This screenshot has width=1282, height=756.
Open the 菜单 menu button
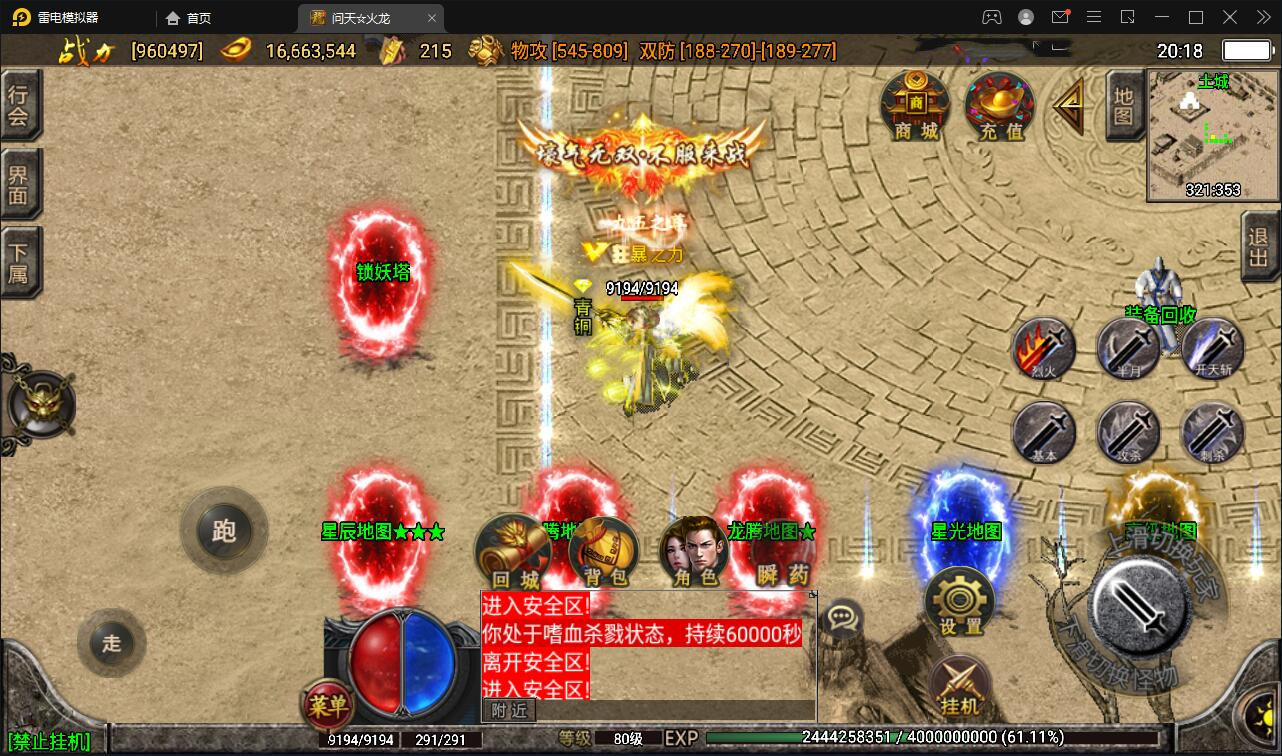pos(329,705)
